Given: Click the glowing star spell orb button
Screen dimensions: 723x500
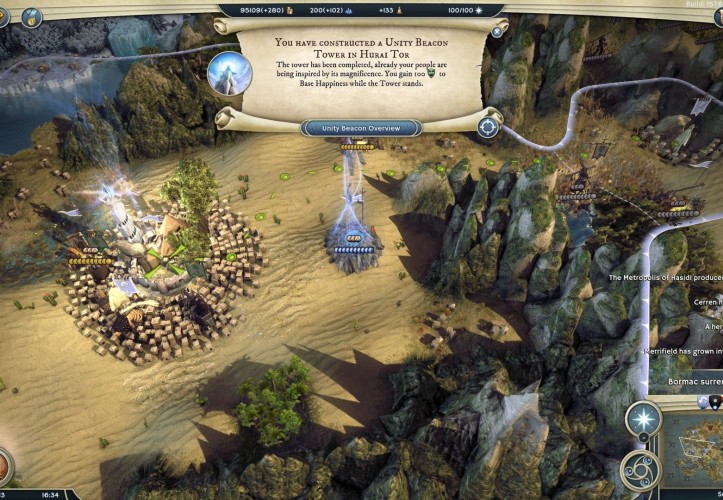Looking at the screenshot, I should click(x=644, y=419).
